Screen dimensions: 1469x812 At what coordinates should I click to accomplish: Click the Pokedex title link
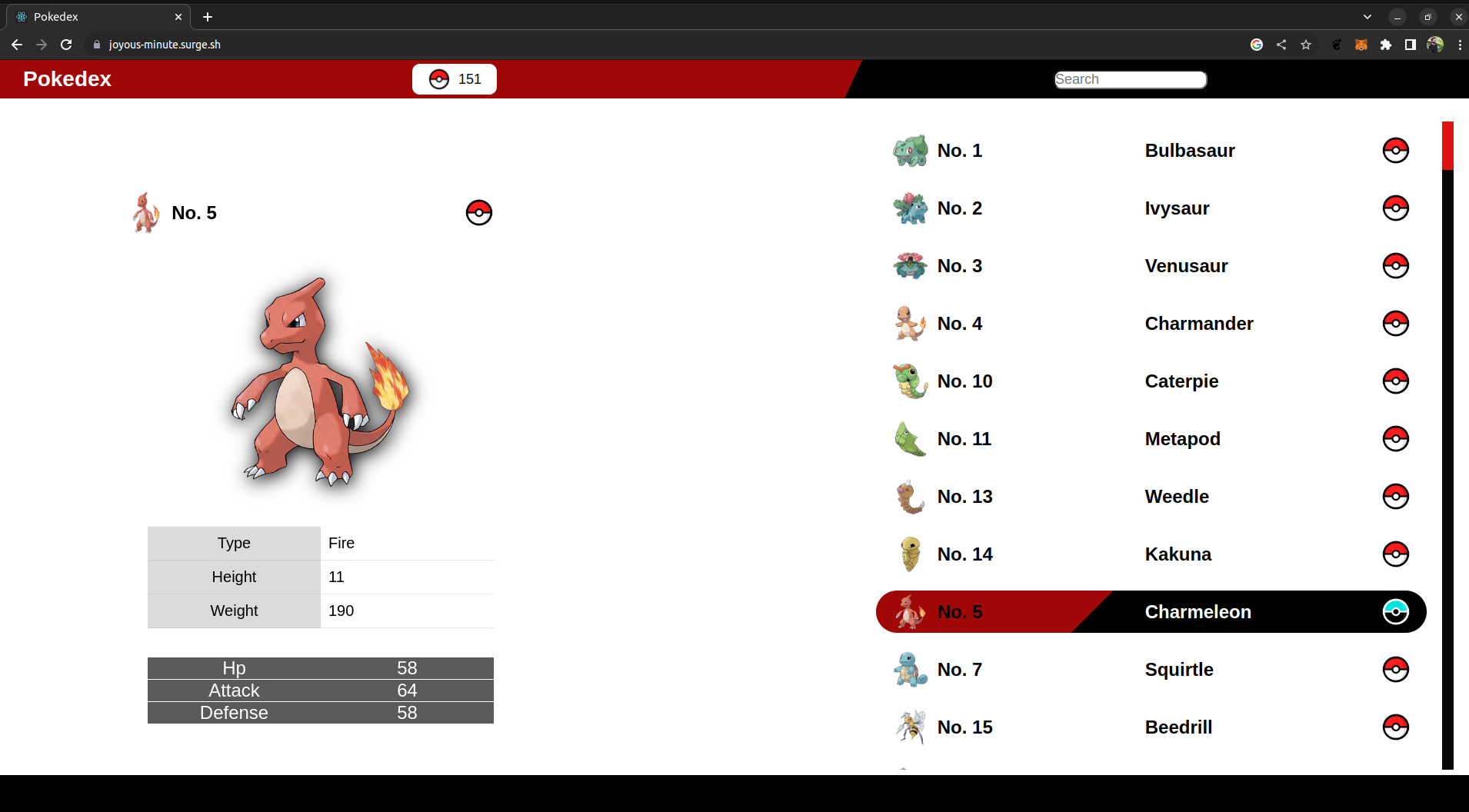66,78
